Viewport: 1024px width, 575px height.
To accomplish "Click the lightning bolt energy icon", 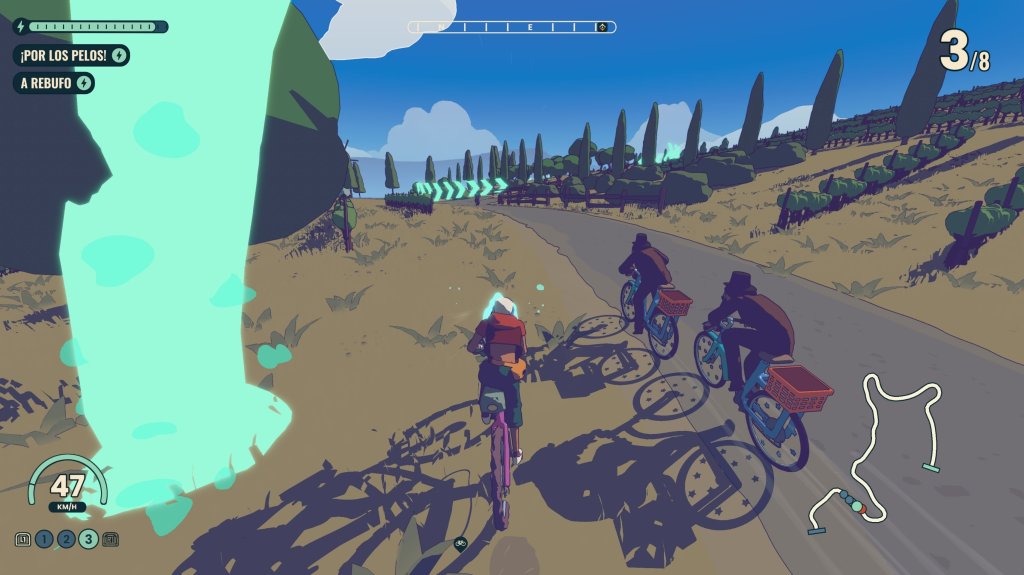I will click(x=20, y=27).
